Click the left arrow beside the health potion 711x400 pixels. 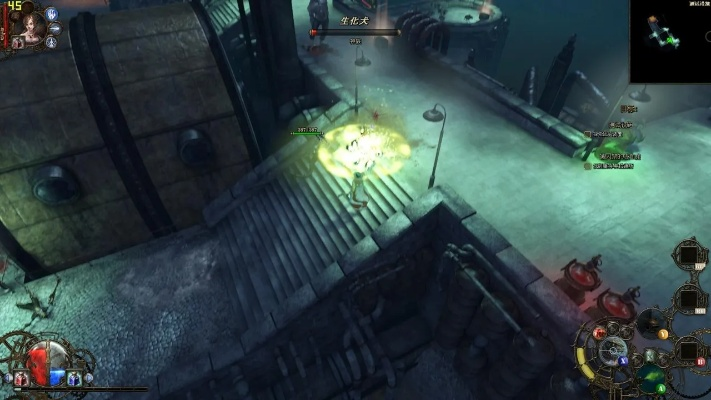point(8,379)
